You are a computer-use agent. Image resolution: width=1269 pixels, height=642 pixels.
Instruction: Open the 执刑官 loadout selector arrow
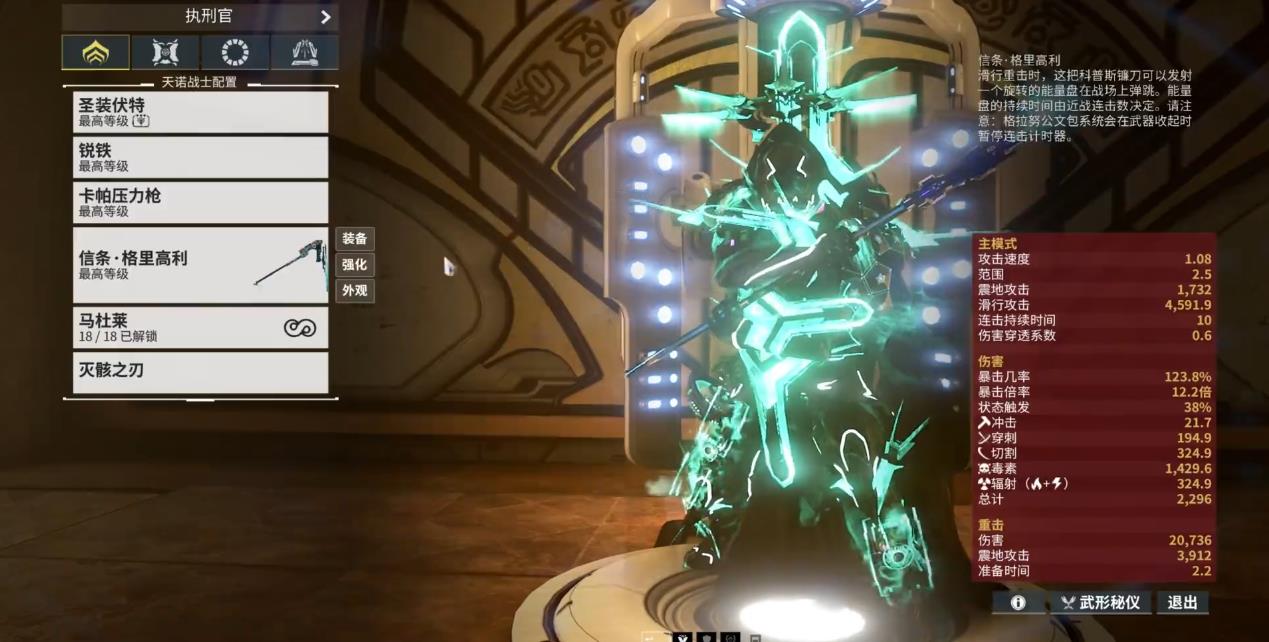pos(325,17)
